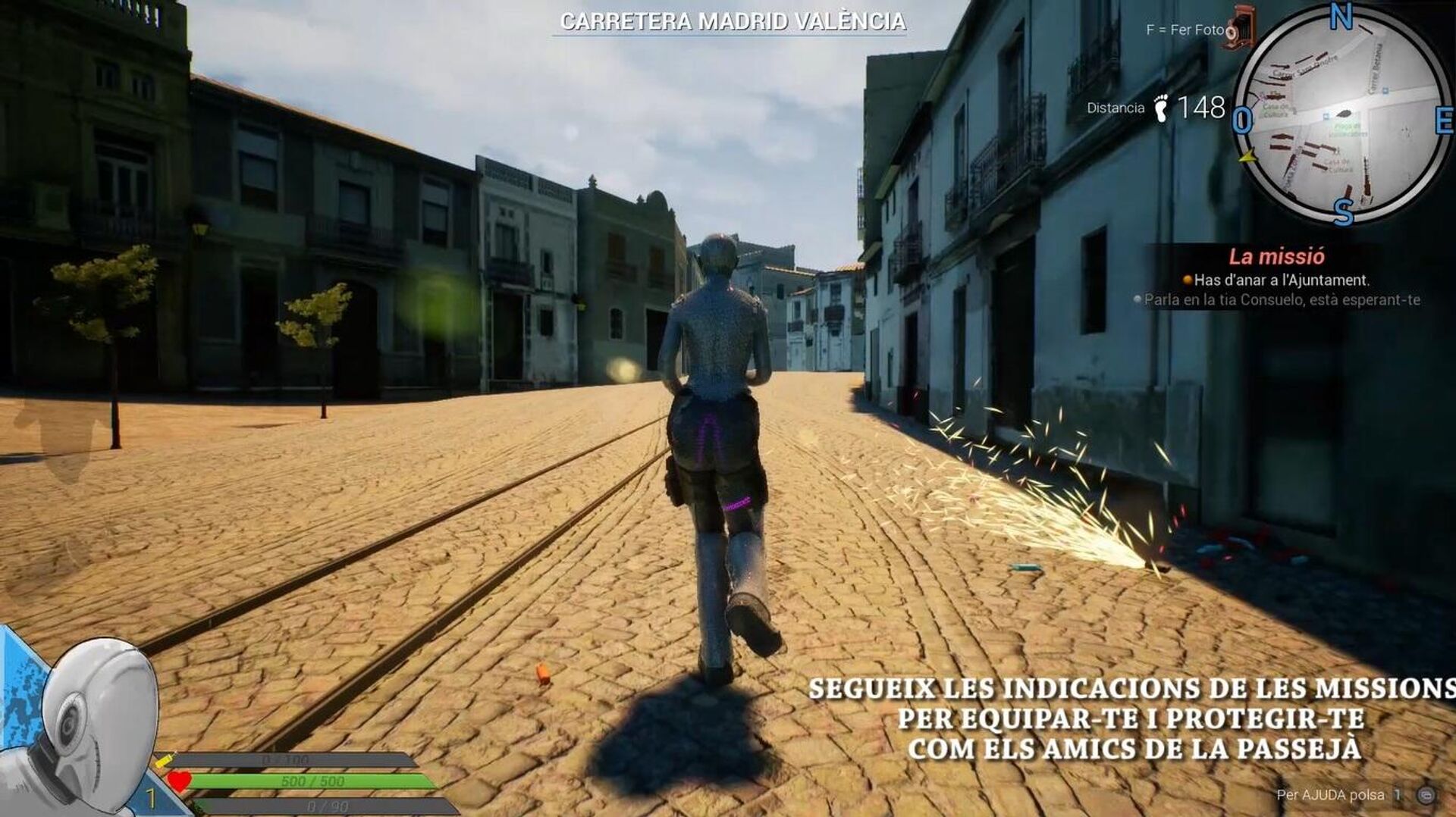The height and width of the screenshot is (817, 1456).
Task: Click the level 1 number beside the avatar
Action: (x=151, y=797)
